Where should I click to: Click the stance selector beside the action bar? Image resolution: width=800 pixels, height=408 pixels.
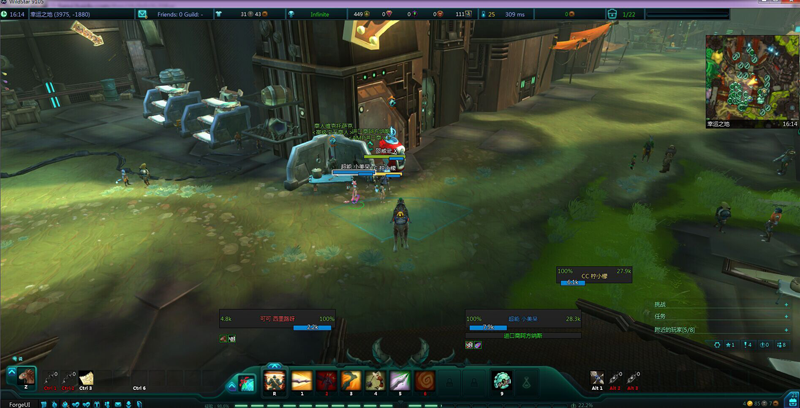click(x=246, y=383)
